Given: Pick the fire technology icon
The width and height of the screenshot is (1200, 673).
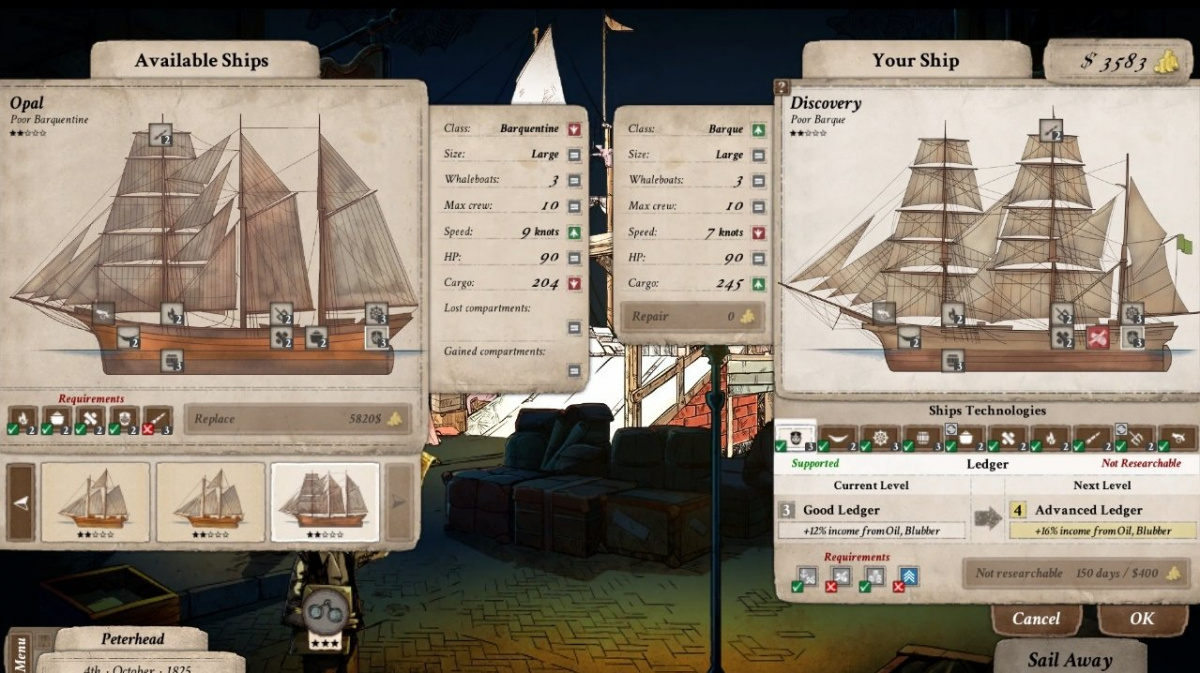Looking at the screenshot, I should tap(1051, 438).
